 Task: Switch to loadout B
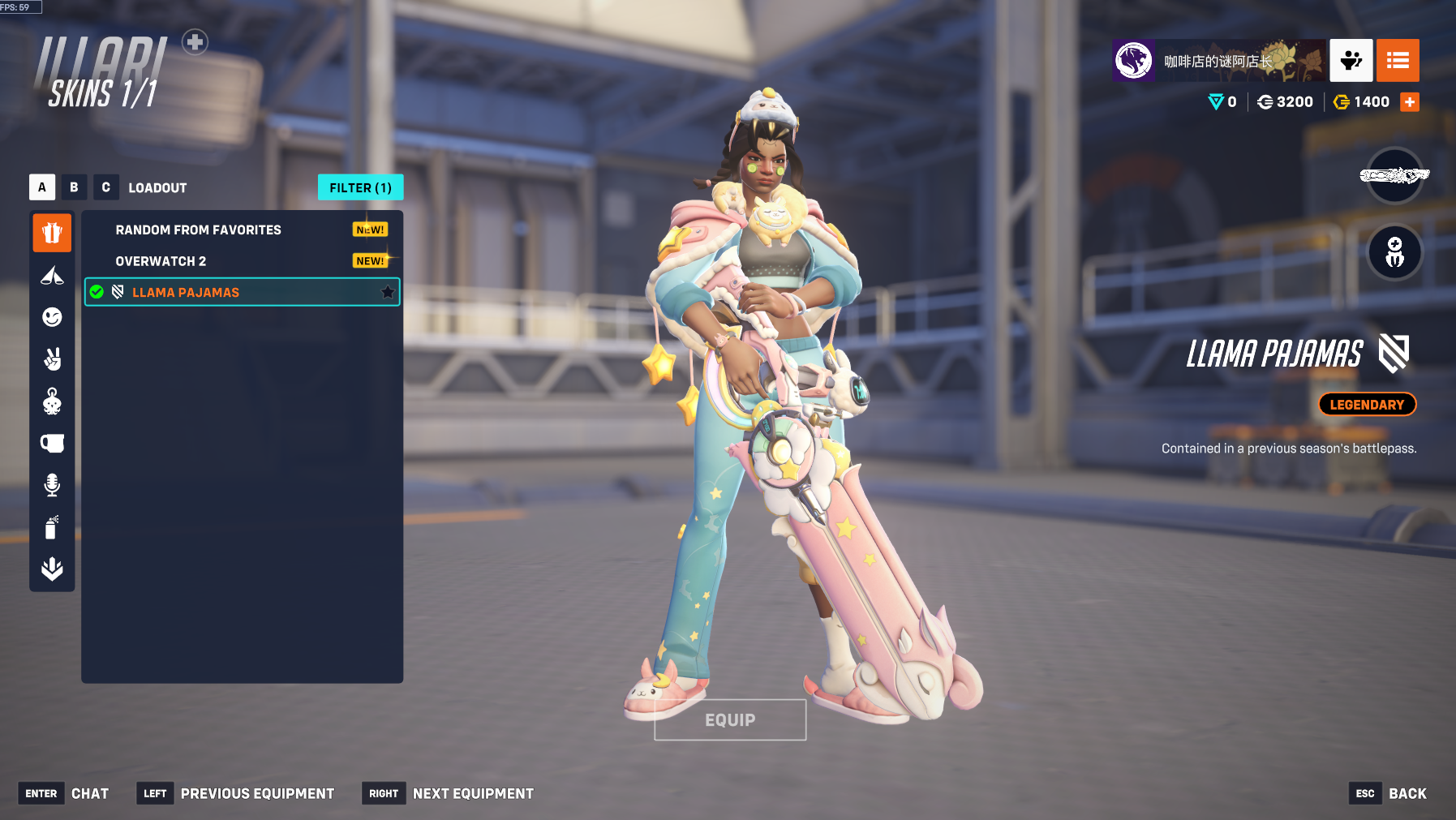[x=74, y=187]
